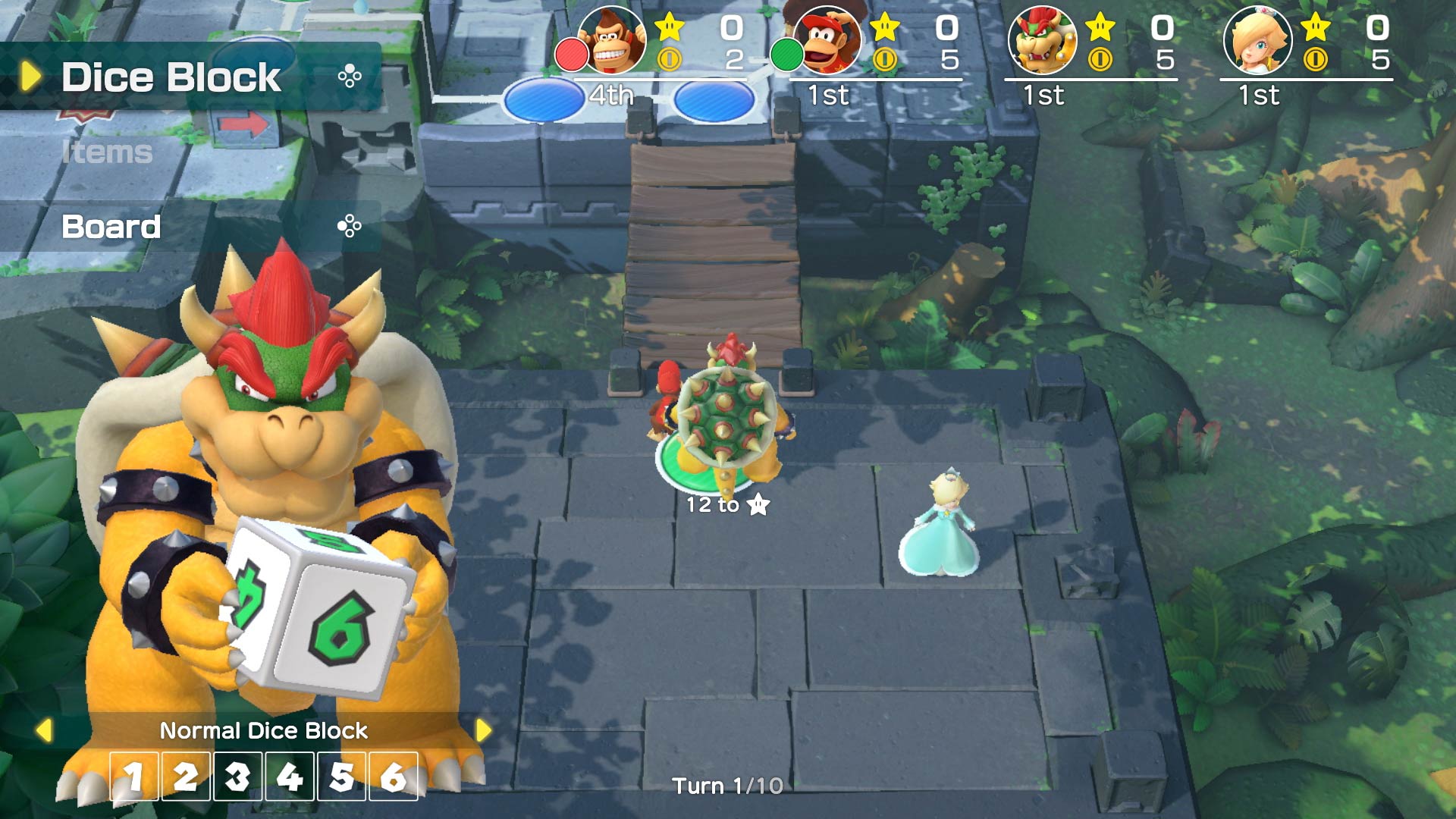This screenshot has height=819, width=1456.
Task: Select the Board menu option
Action: (109, 226)
